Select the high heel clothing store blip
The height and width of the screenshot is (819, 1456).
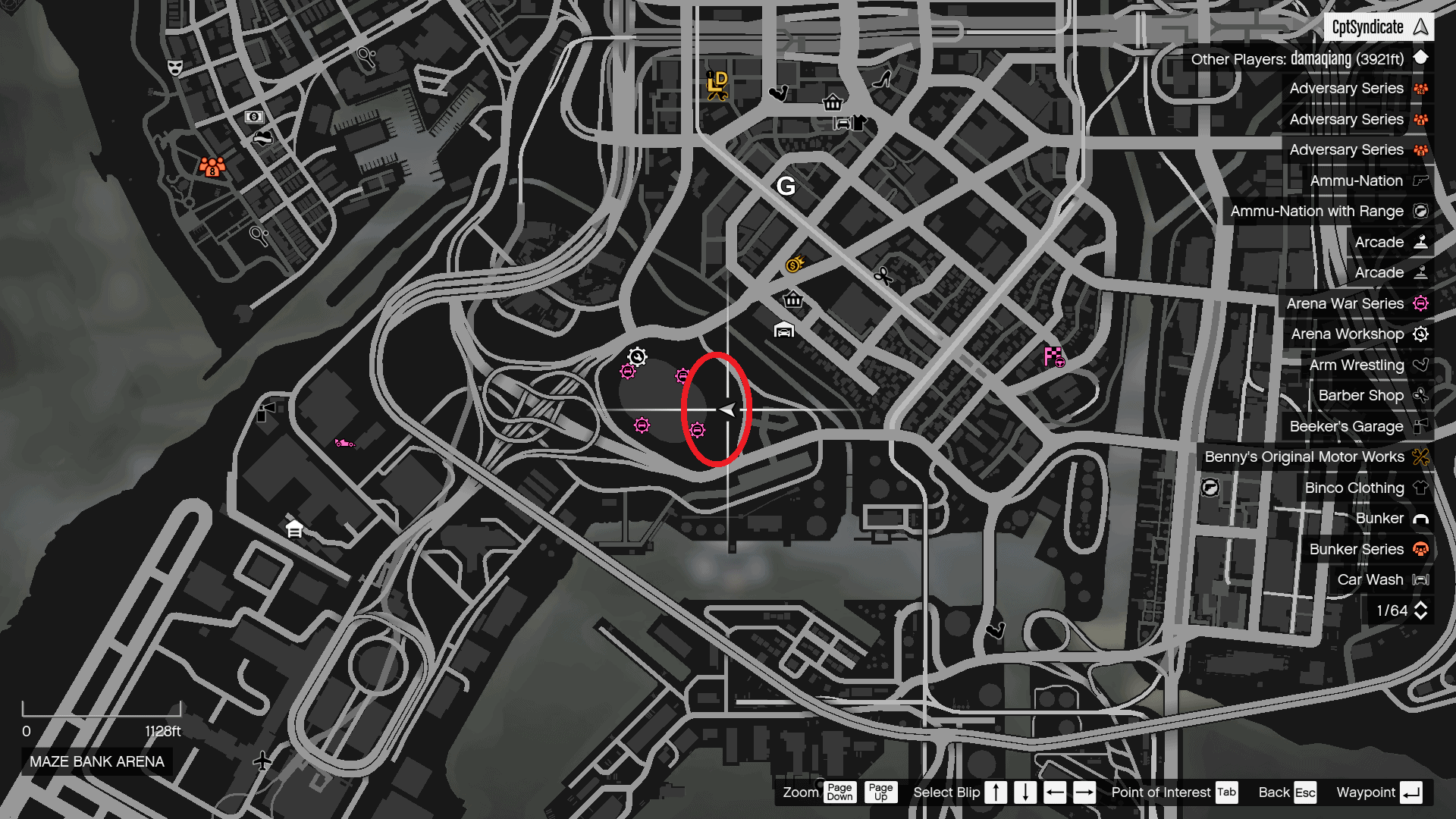click(x=881, y=80)
